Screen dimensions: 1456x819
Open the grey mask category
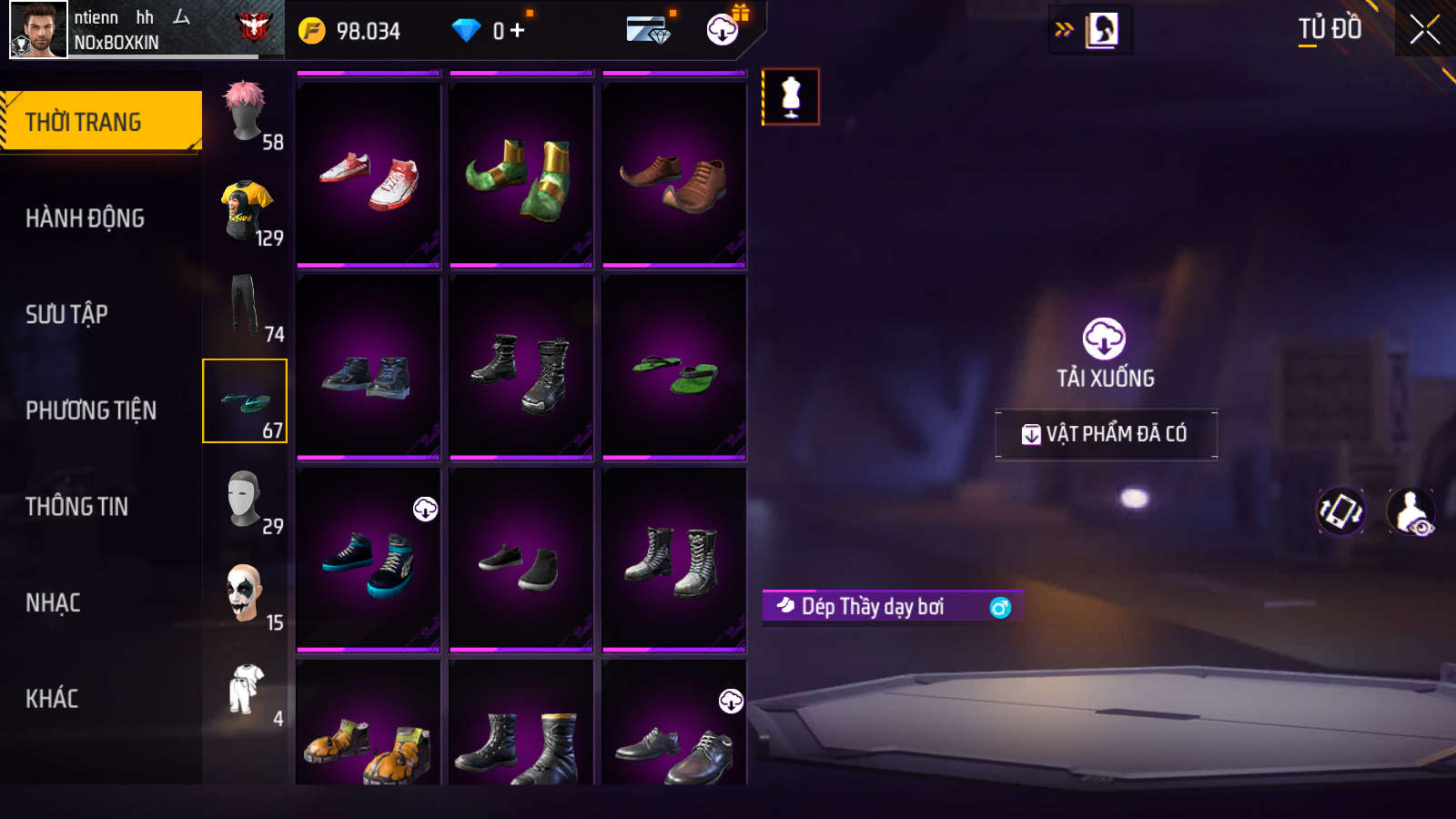click(x=246, y=499)
